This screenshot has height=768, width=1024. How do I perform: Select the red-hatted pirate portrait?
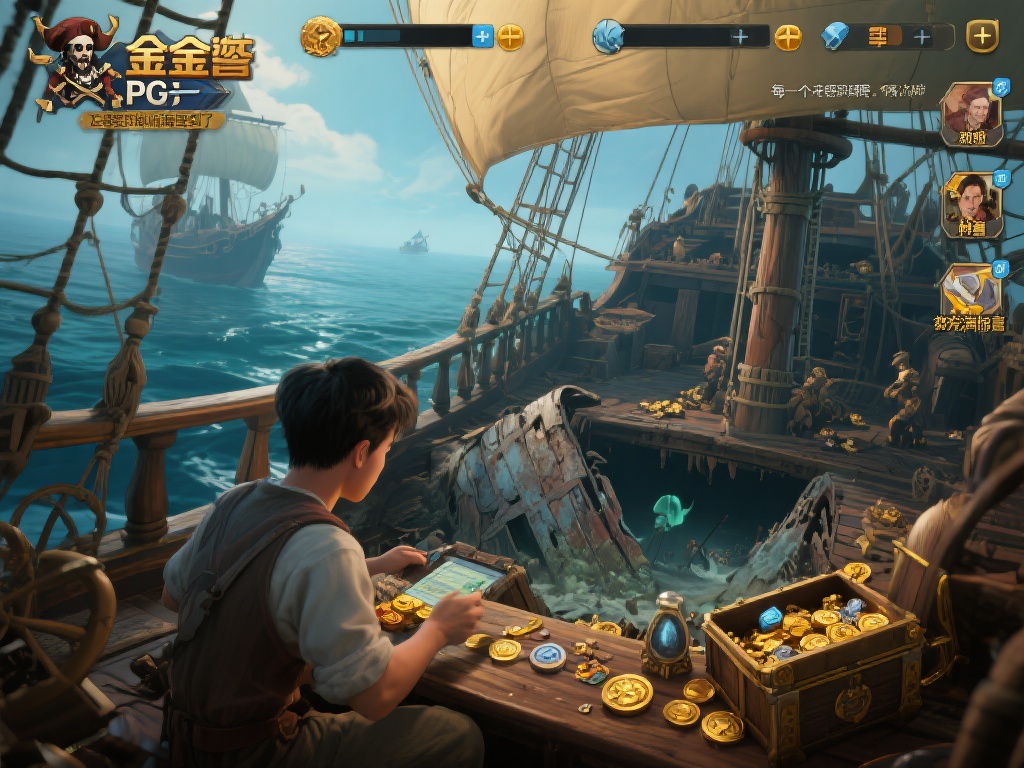[x=970, y=112]
